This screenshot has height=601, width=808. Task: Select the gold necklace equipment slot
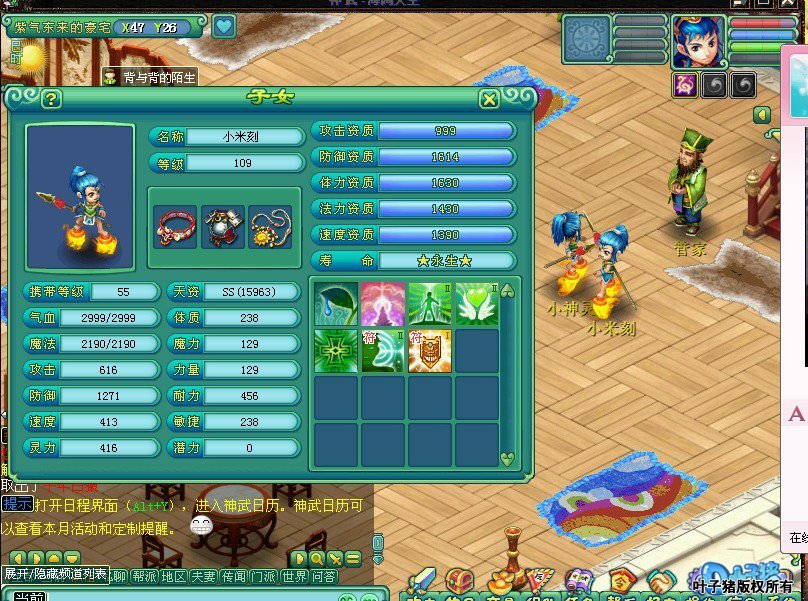click(271, 227)
